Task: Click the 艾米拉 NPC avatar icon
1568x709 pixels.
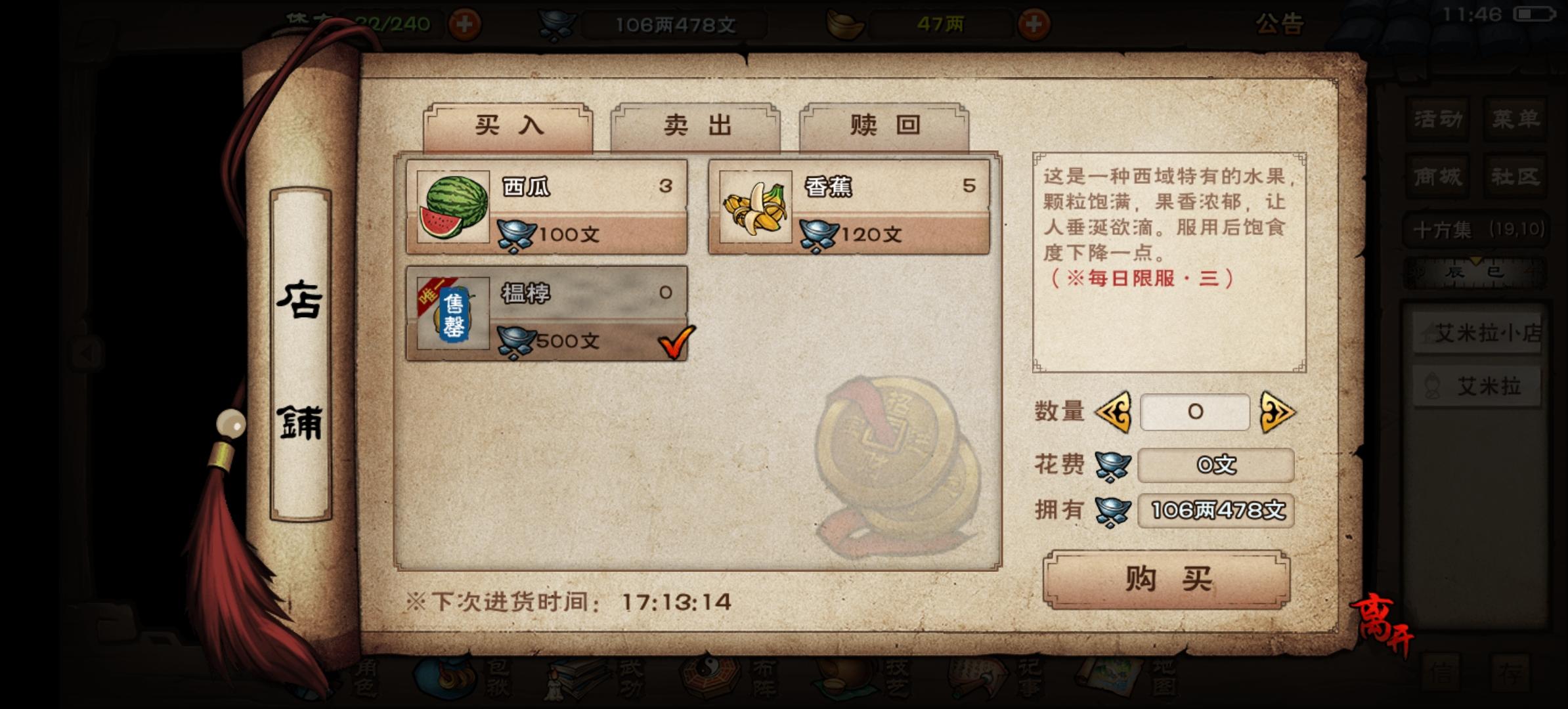Action: pos(1432,386)
